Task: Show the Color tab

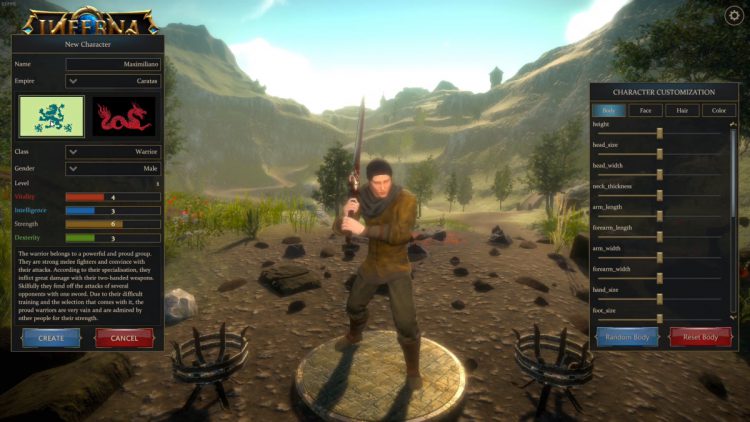Action: click(718, 111)
